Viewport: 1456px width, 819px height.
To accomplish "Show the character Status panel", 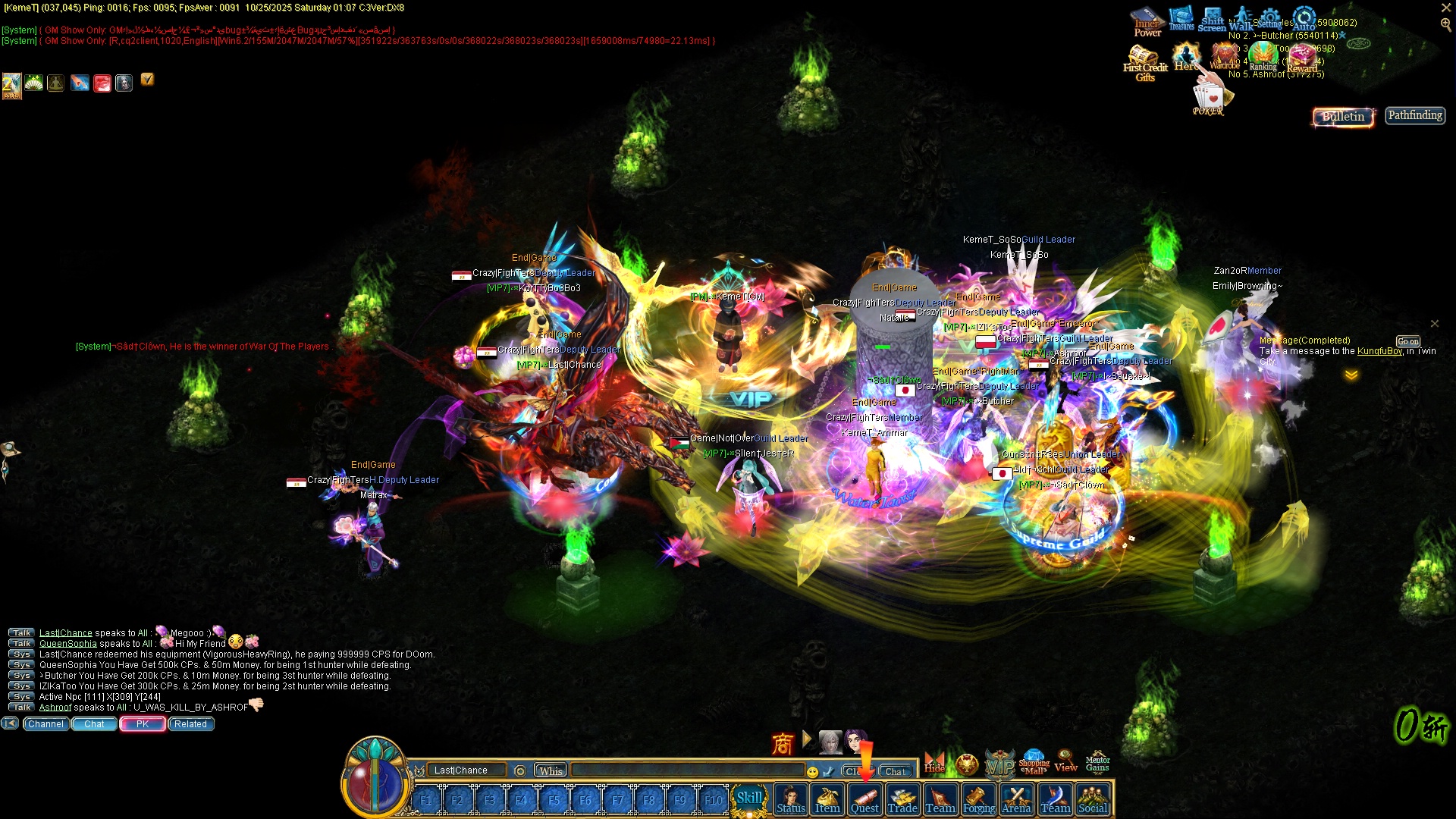I will [x=790, y=801].
